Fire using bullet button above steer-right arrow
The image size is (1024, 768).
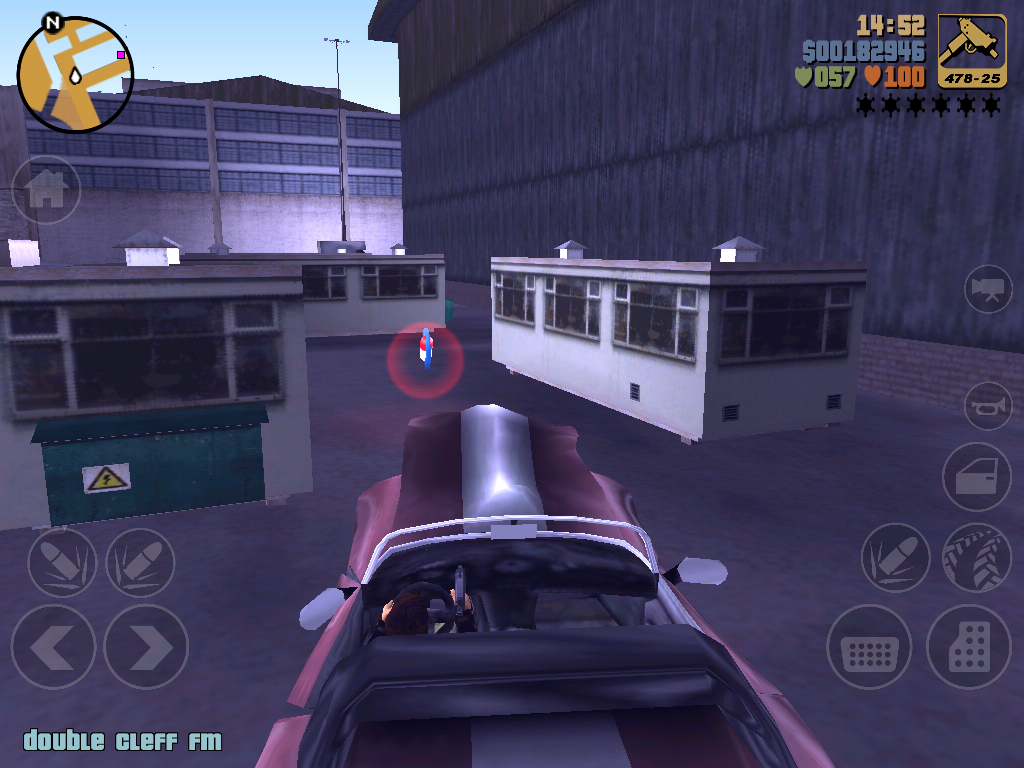point(140,562)
